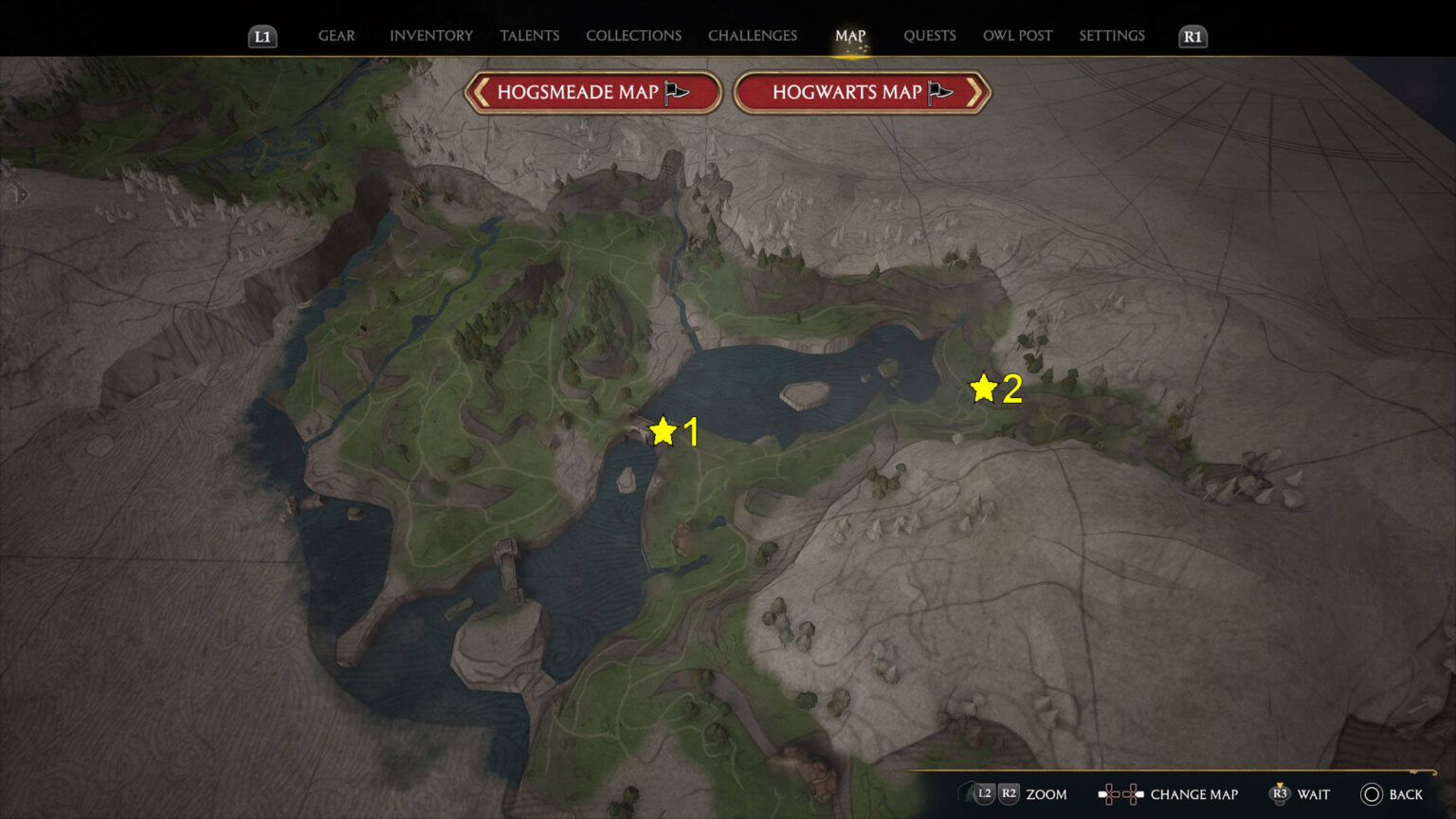Open the Quests menu

click(930, 35)
